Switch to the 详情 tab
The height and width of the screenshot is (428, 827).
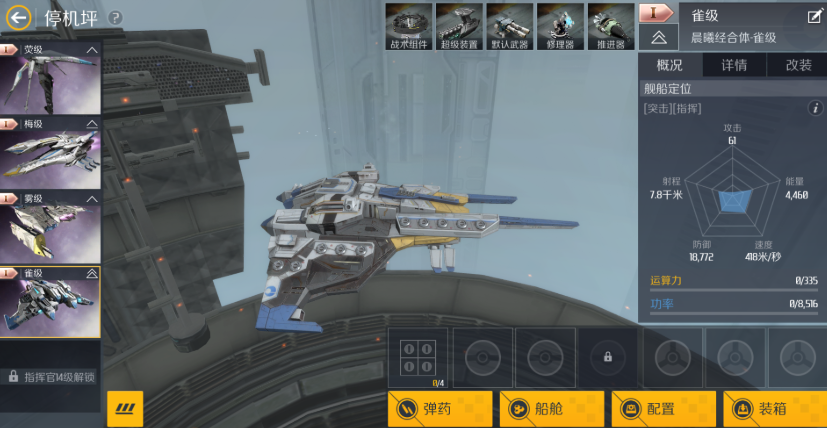(733, 66)
